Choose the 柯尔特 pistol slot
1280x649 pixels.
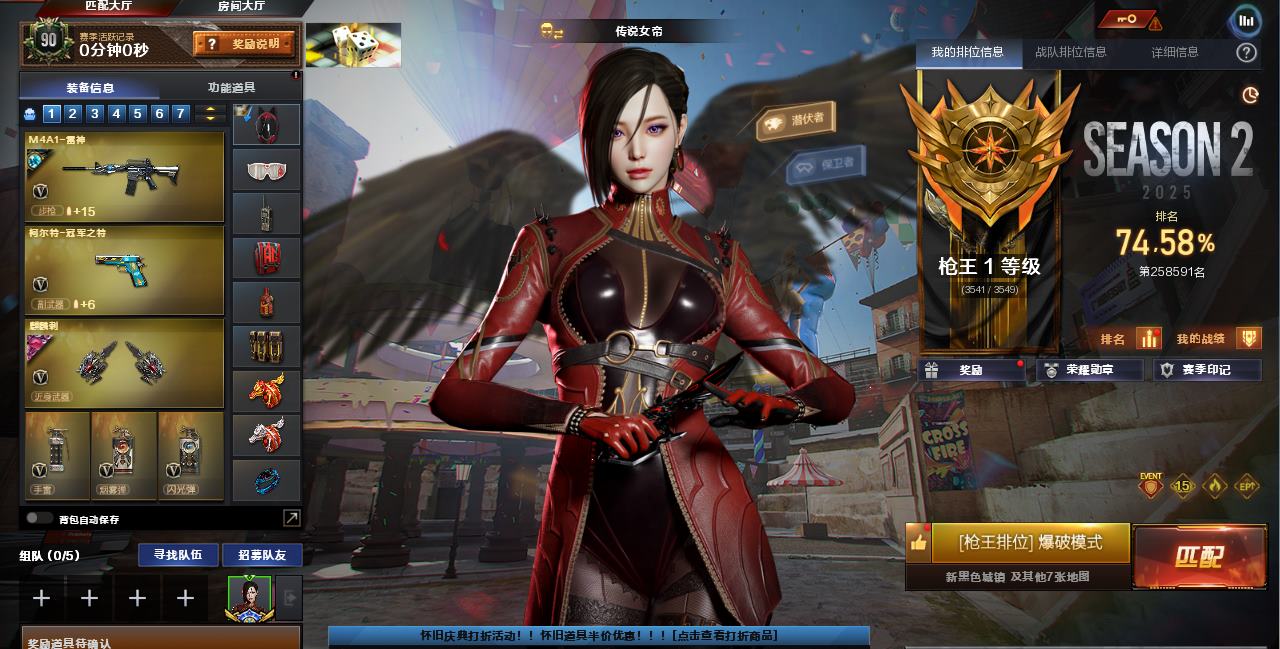tap(124, 270)
